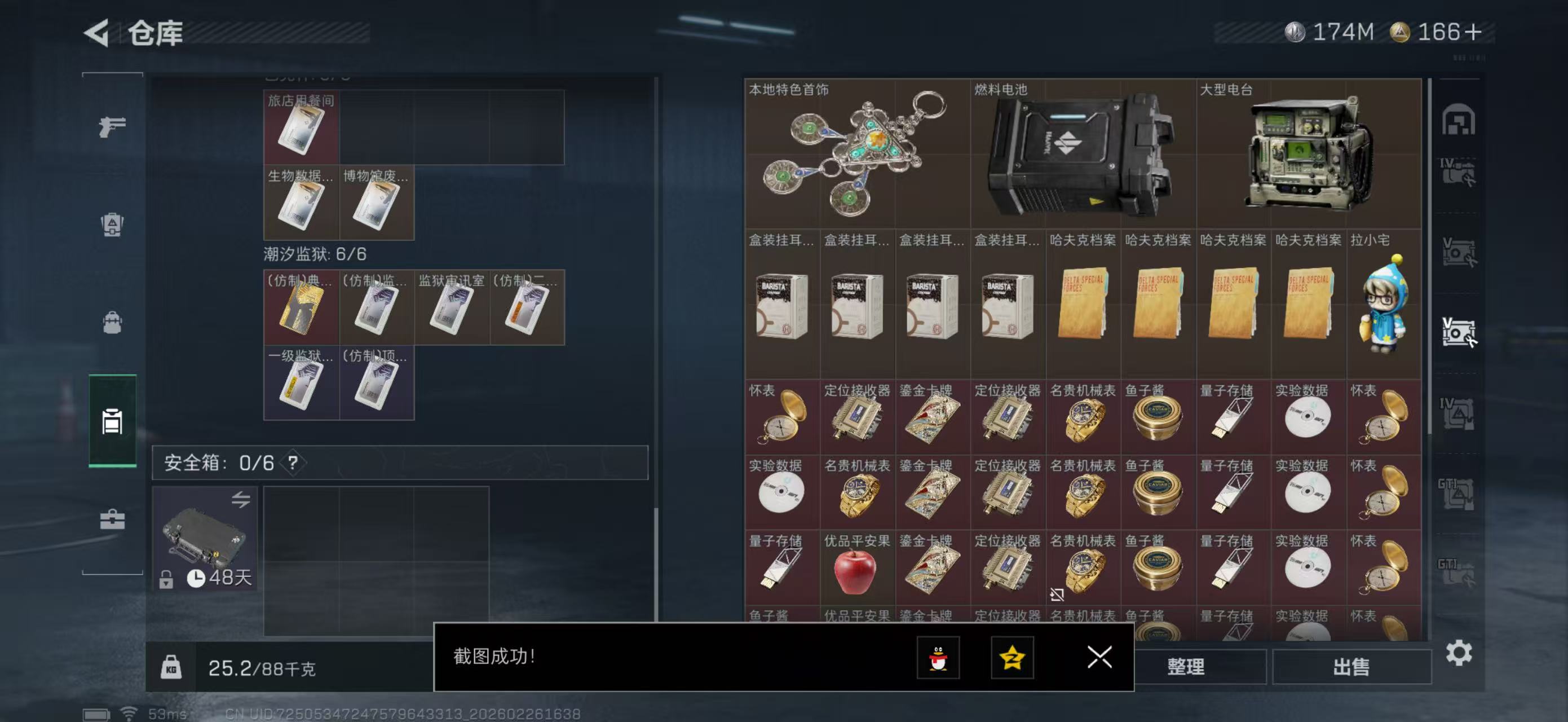
Task: Click the 出售 sell button
Action: 1351,667
